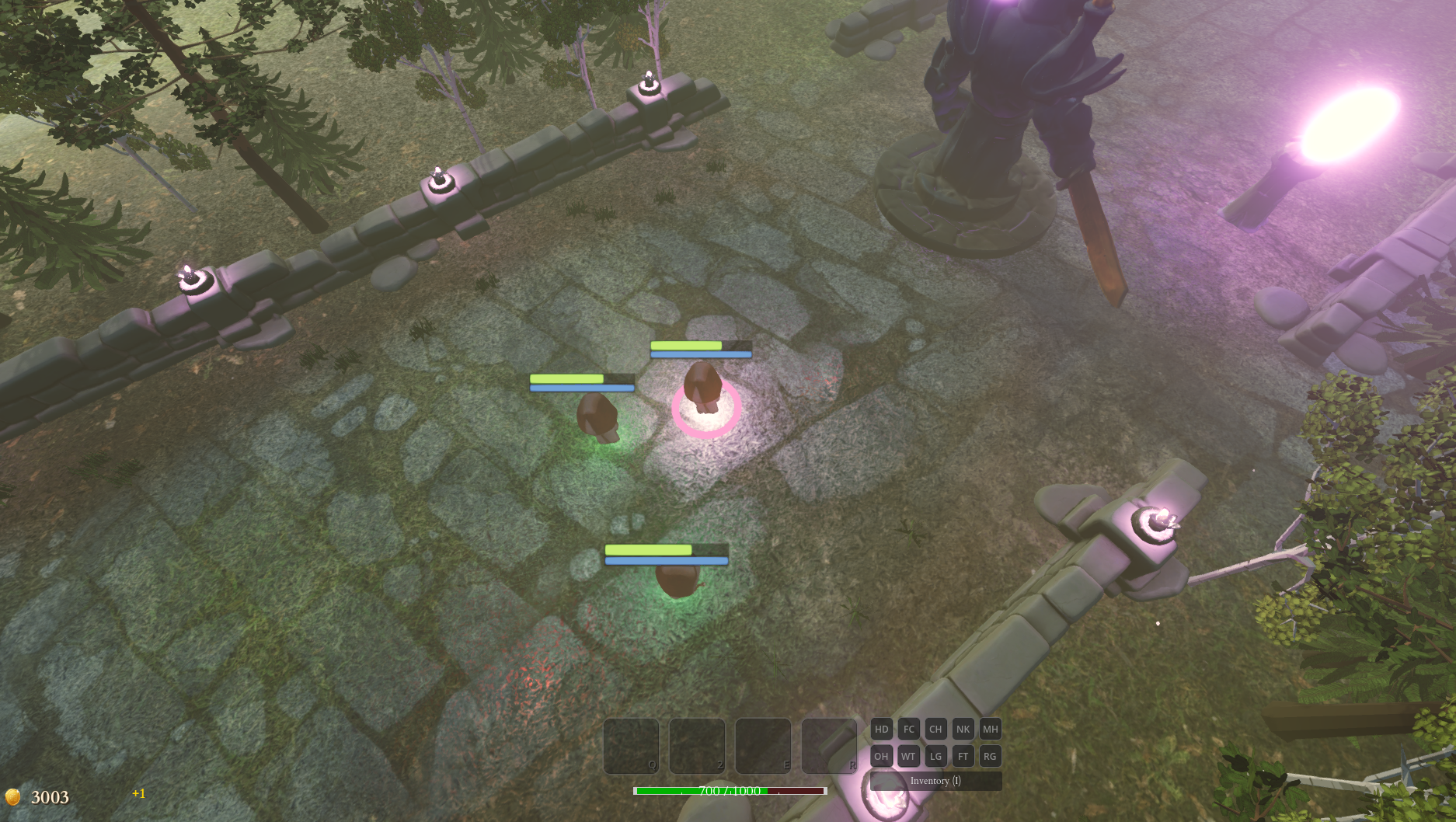
Task: Click the LG legs equipment slot
Action: [x=935, y=755]
